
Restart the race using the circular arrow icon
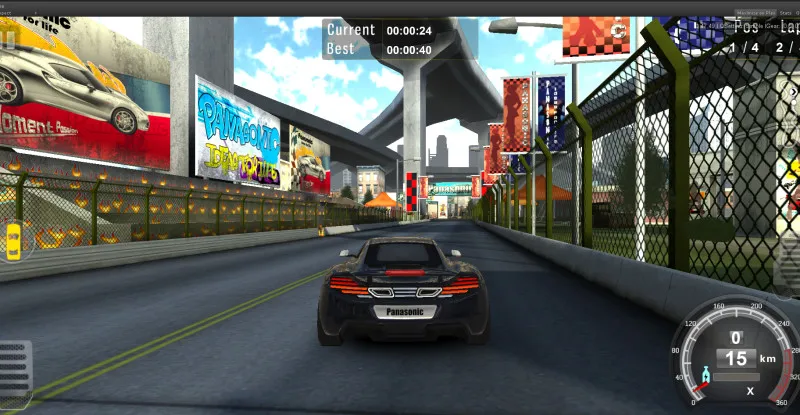[620, 31]
